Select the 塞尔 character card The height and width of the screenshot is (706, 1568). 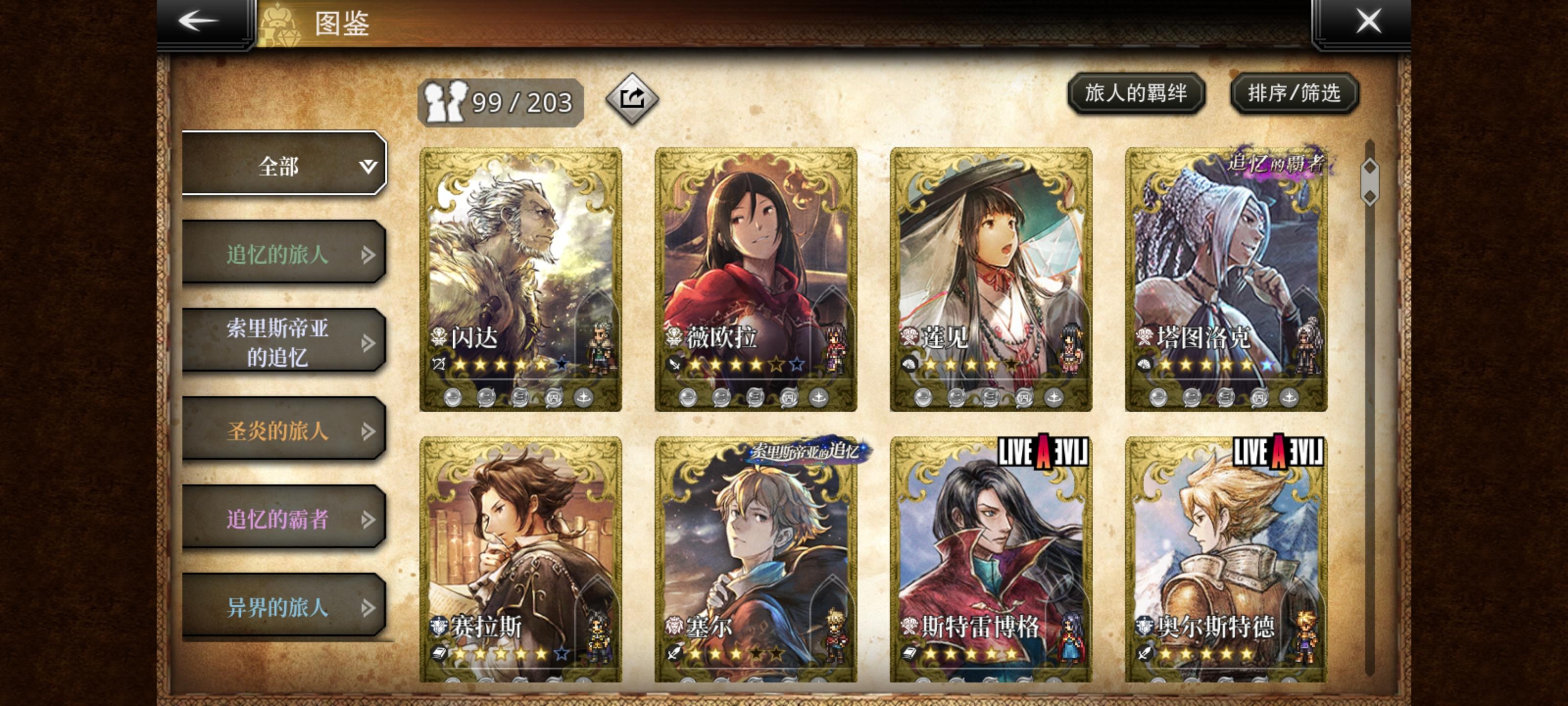756,559
